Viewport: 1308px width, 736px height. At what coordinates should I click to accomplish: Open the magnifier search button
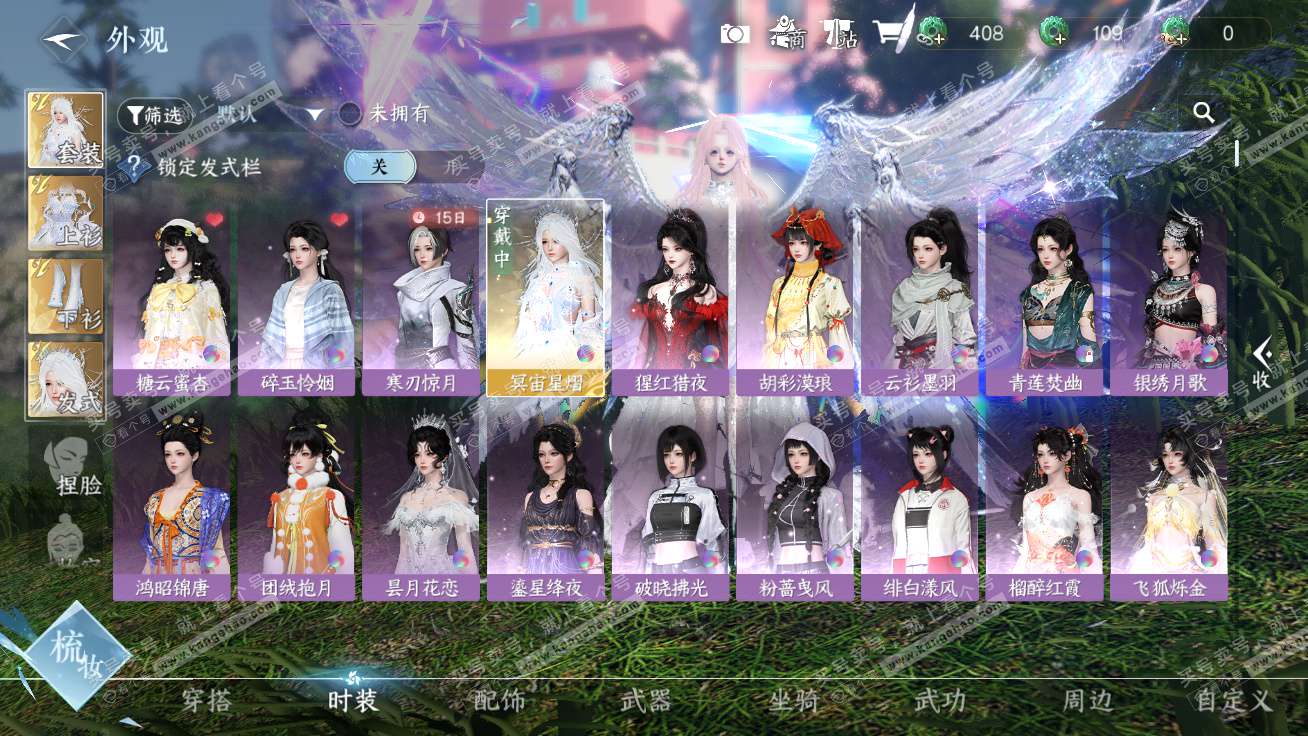[x=1204, y=113]
